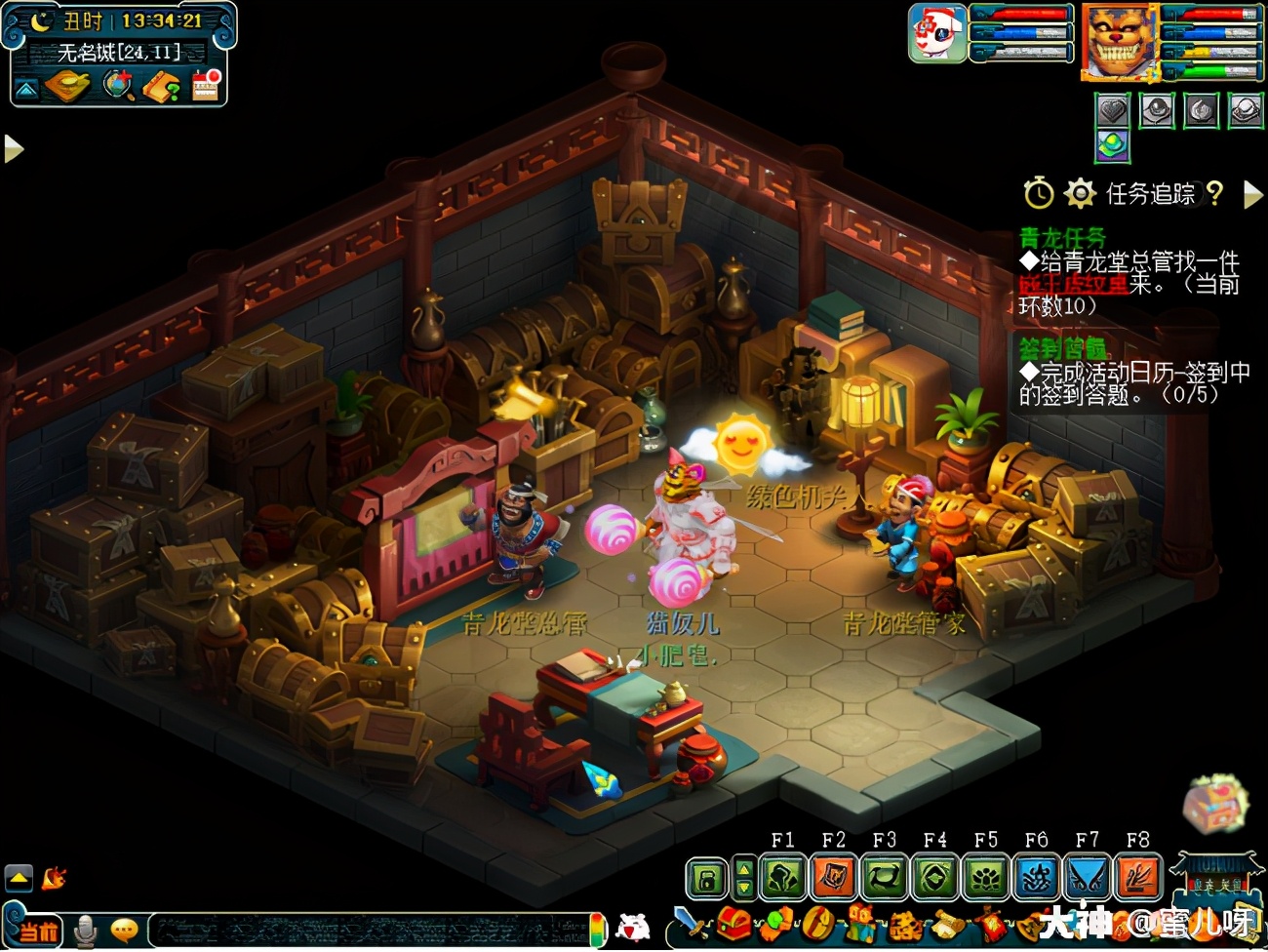Click the microphone voice chat button
Screen dimensions: 1268x952
click(x=86, y=930)
